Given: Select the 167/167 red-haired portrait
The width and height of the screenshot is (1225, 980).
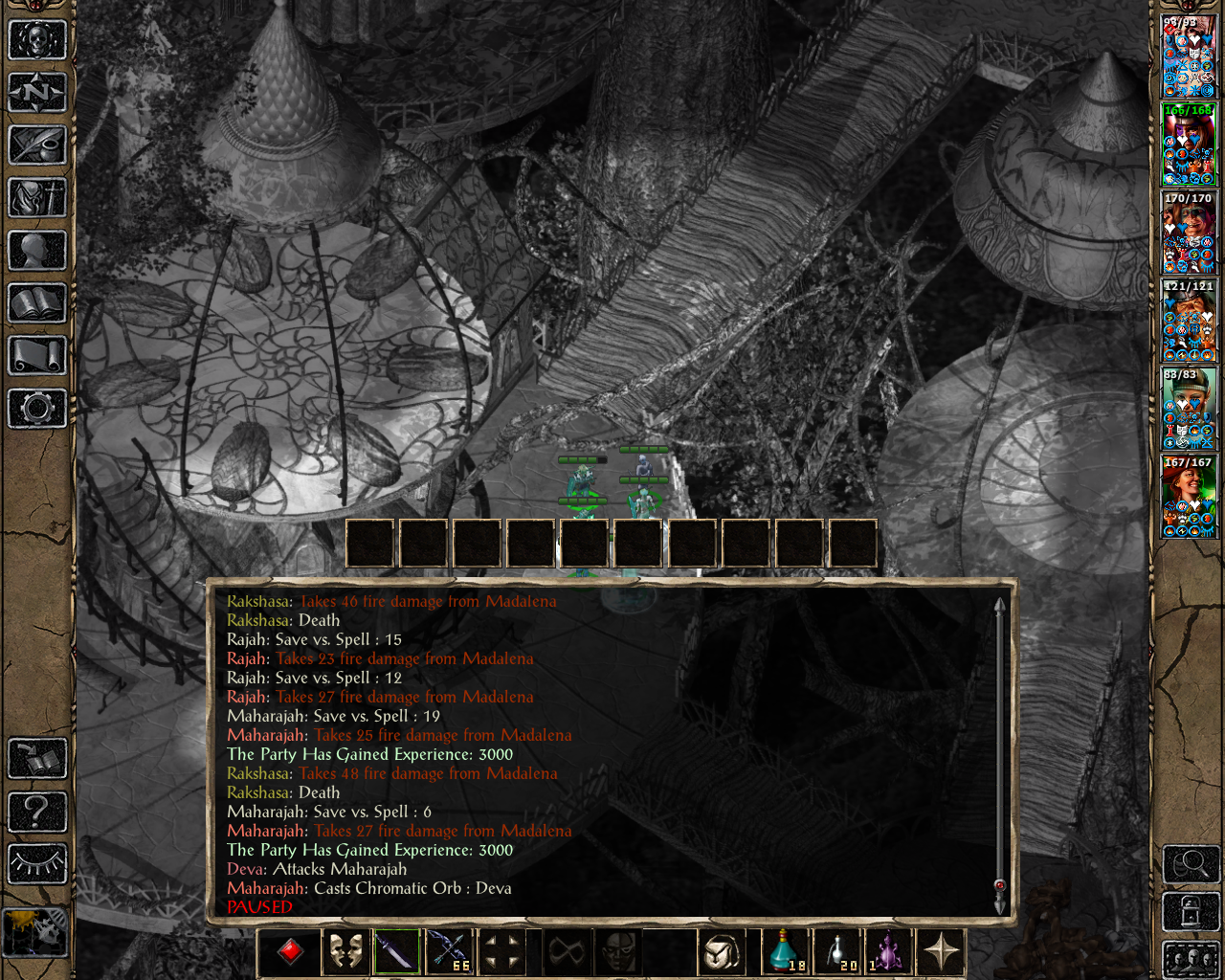Looking at the screenshot, I should pos(1189,496).
